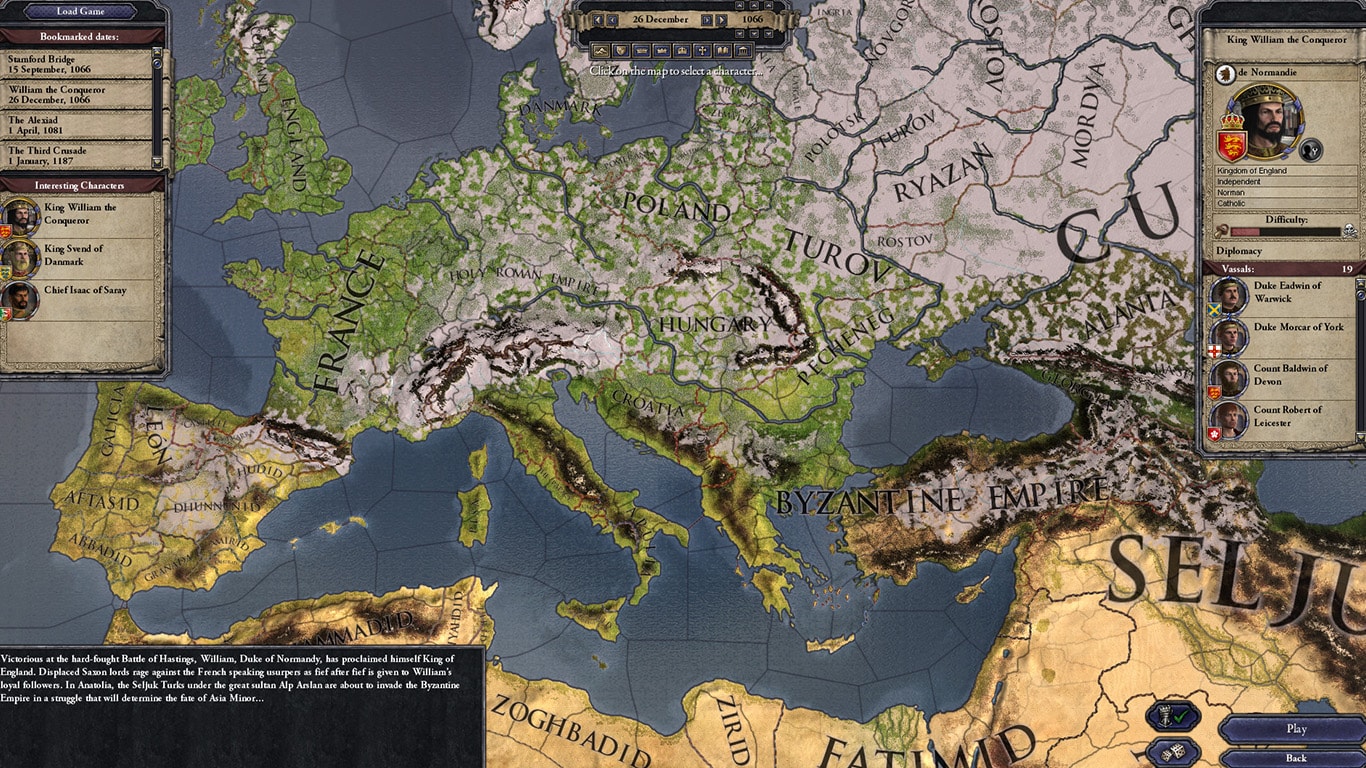Step the year backward with a down arrow
1366x768 pixels.
tap(755, 33)
